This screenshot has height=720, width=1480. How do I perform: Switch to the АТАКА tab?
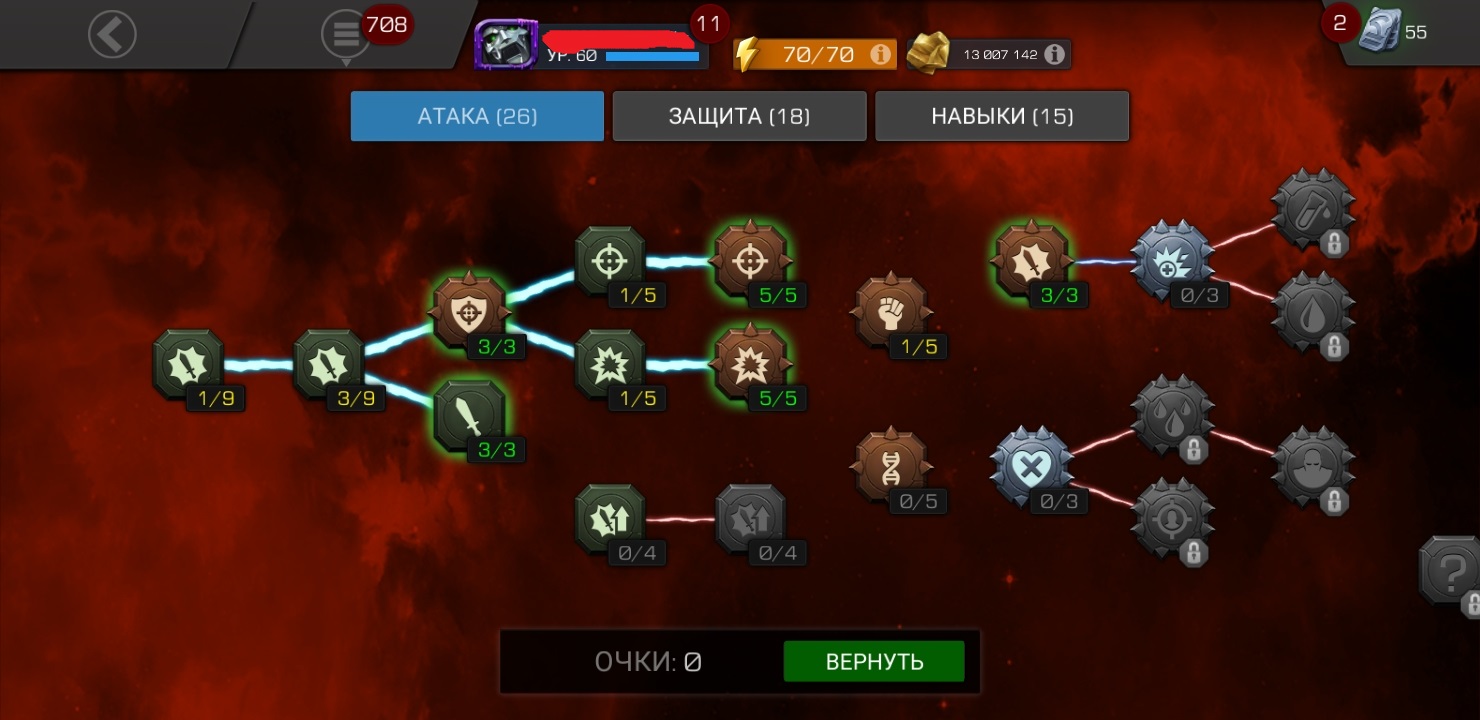[x=477, y=116]
